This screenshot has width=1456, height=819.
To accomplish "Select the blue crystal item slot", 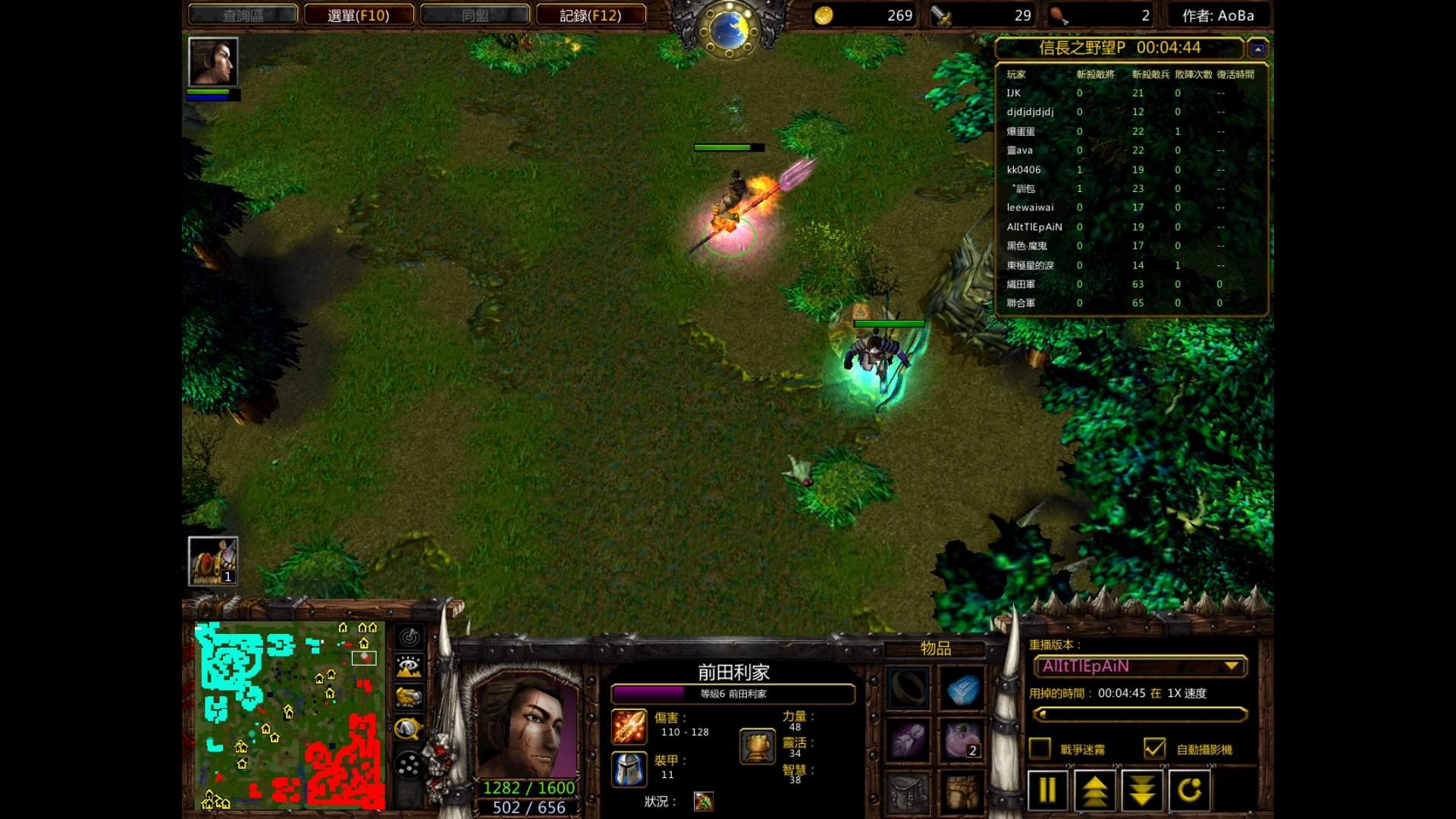I will 962,689.
